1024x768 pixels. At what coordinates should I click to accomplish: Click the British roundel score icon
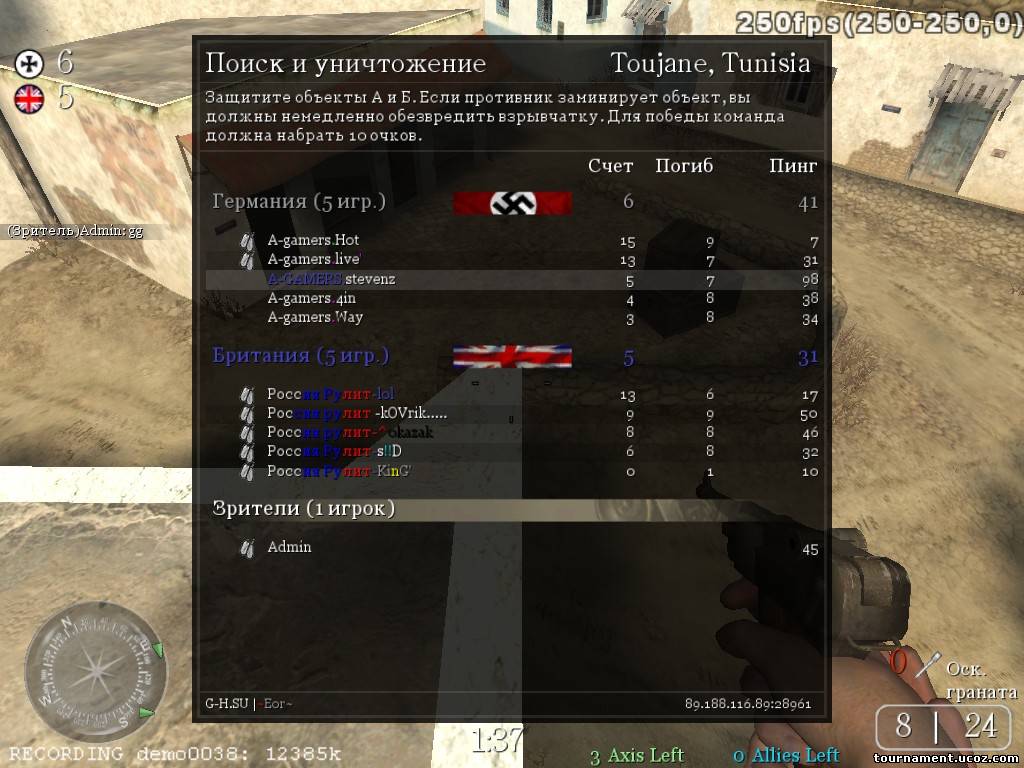[x=29, y=97]
